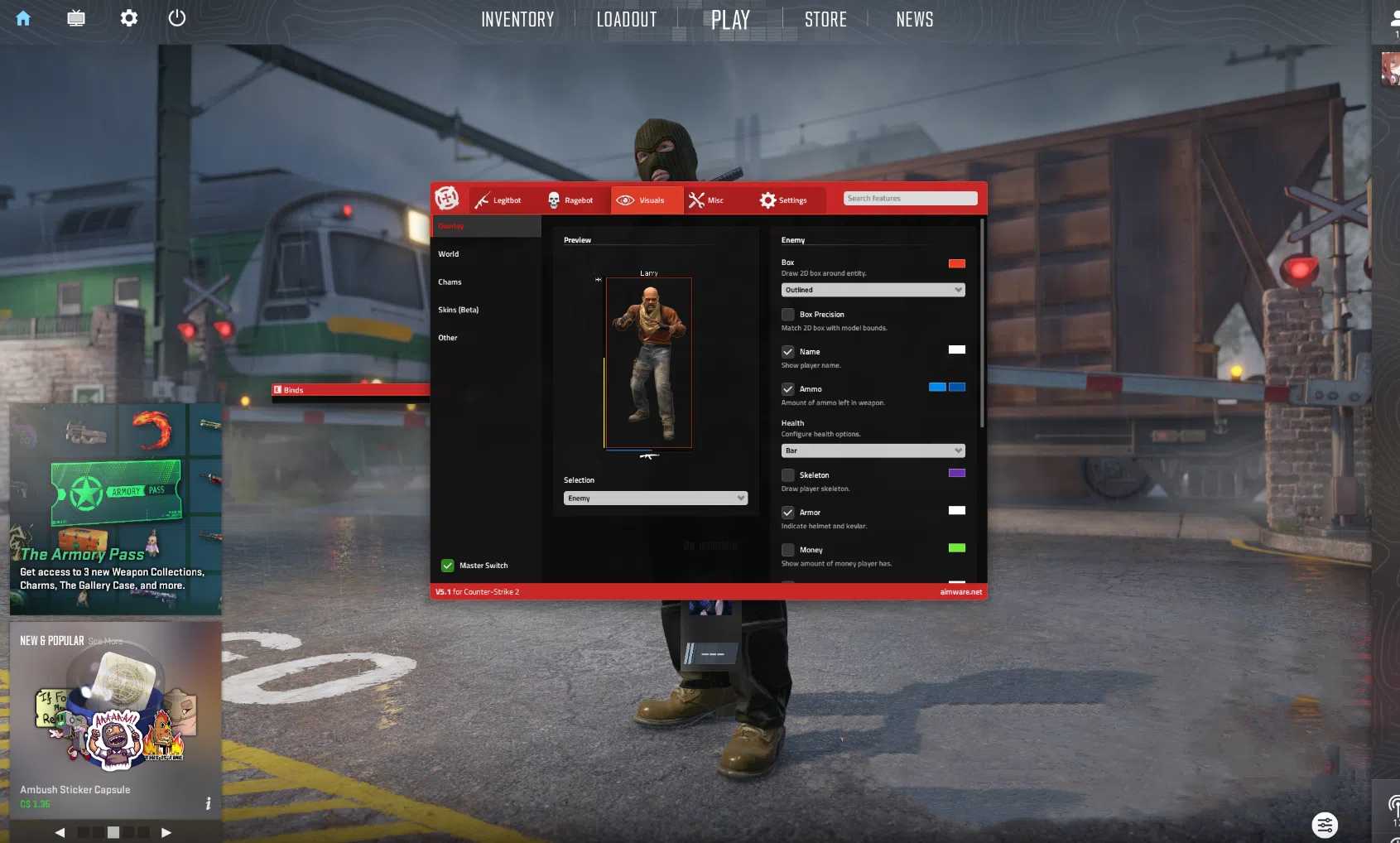The height and width of the screenshot is (843, 1400).
Task: Enable the Box Precision checkbox
Action: [x=788, y=315]
